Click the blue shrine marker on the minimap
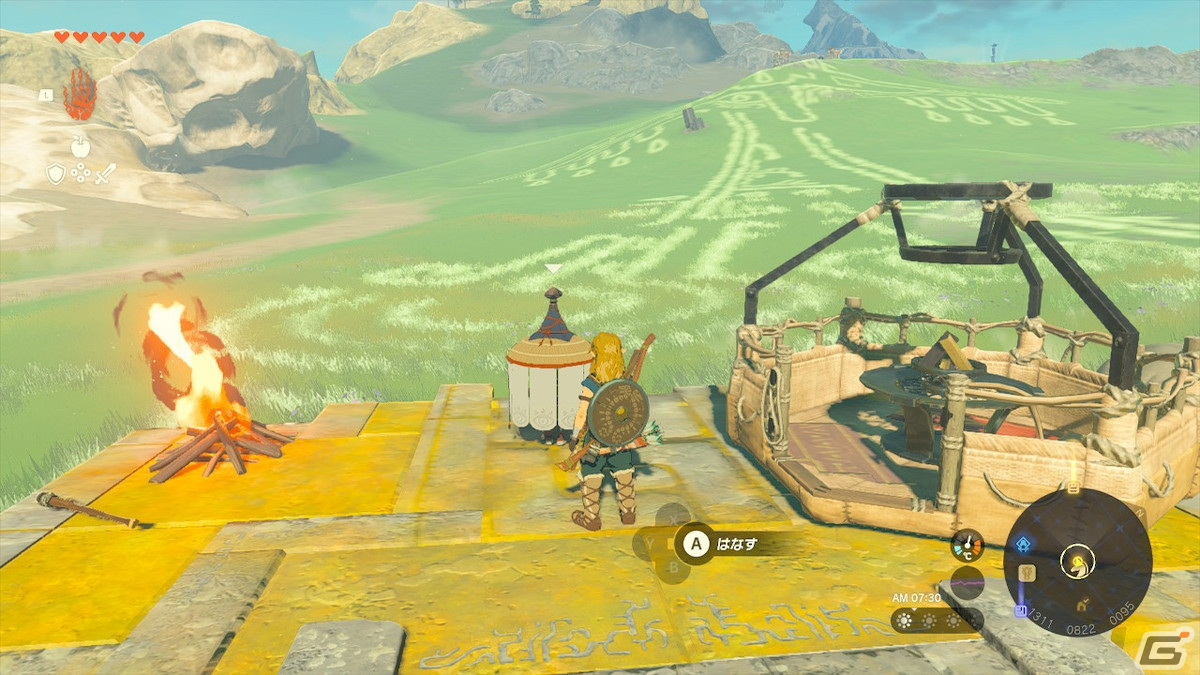This screenshot has height=675, width=1200. click(x=1023, y=544)
